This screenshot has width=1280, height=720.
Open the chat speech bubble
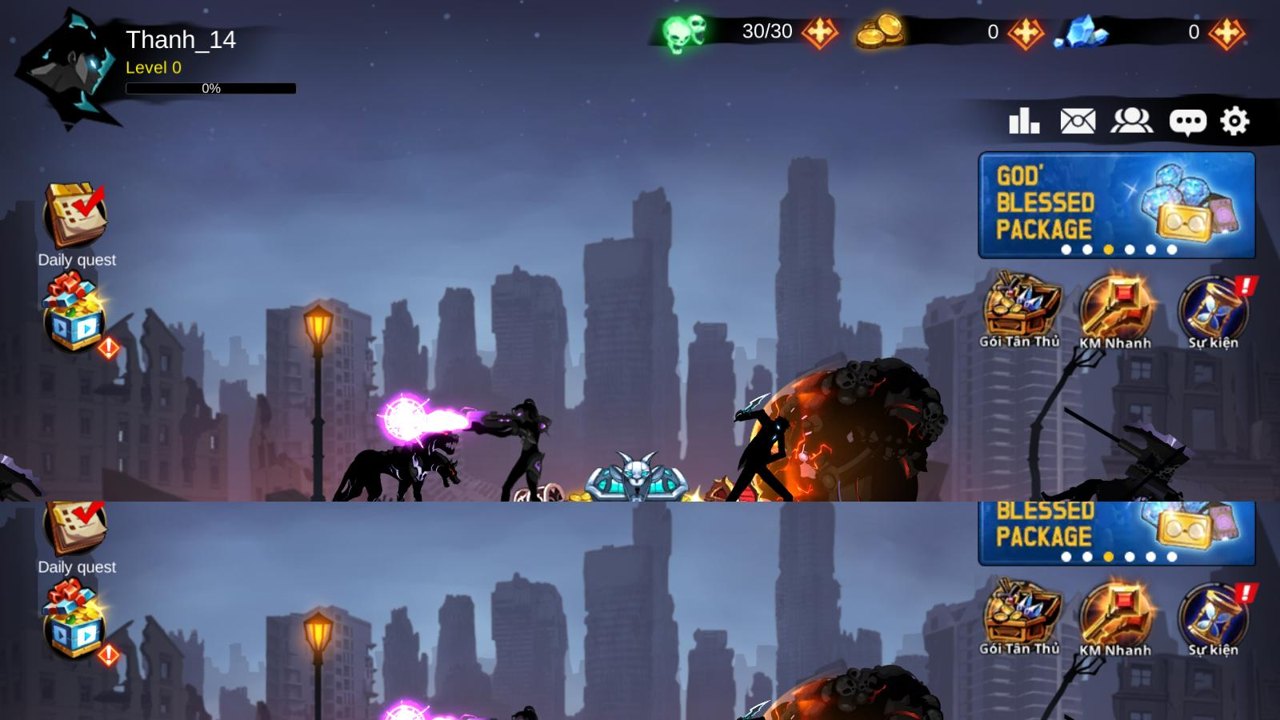point(1187,122)
